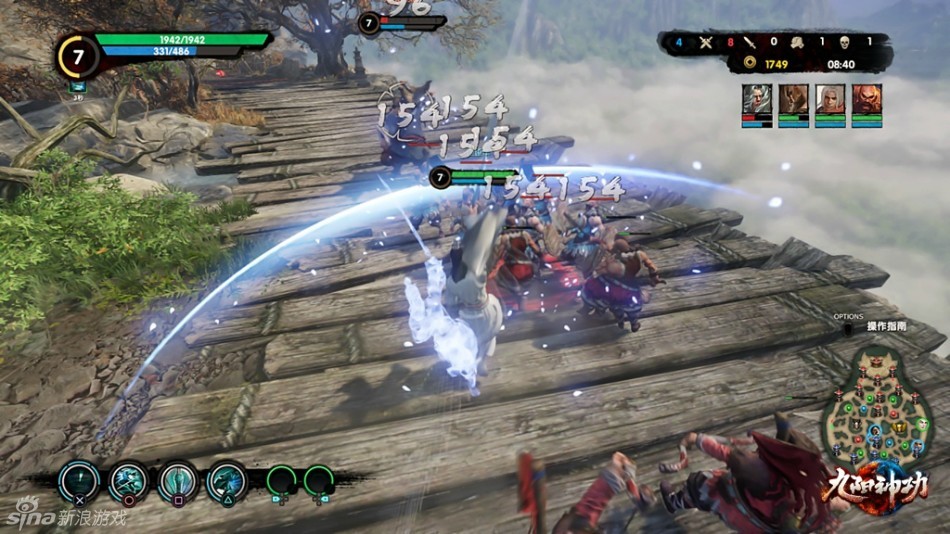Image resolution: width=950 pixels, height=534 pixels.
Task: Use the slashing dash ability marked with a circle
Action: [128, 482]
